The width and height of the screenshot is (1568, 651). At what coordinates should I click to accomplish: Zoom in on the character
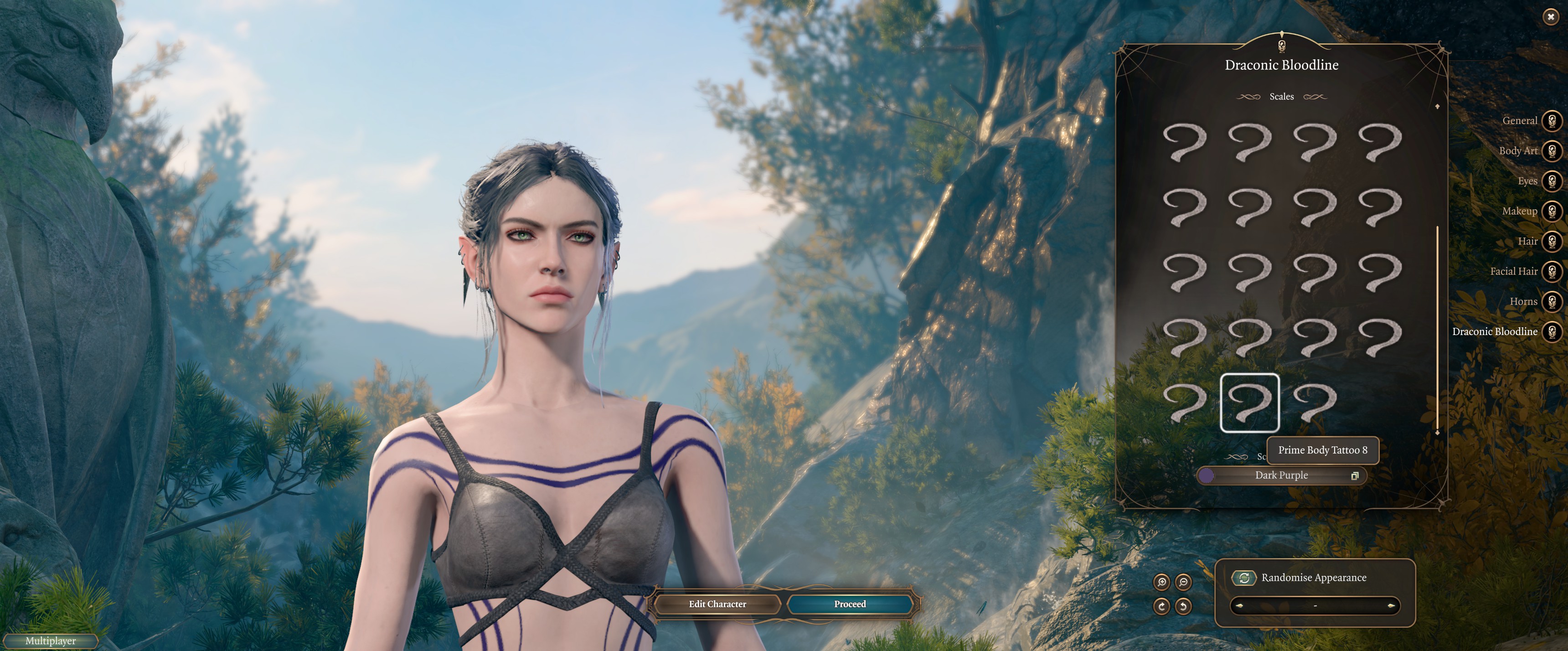pyautogui.click(x=1161, y=582)
